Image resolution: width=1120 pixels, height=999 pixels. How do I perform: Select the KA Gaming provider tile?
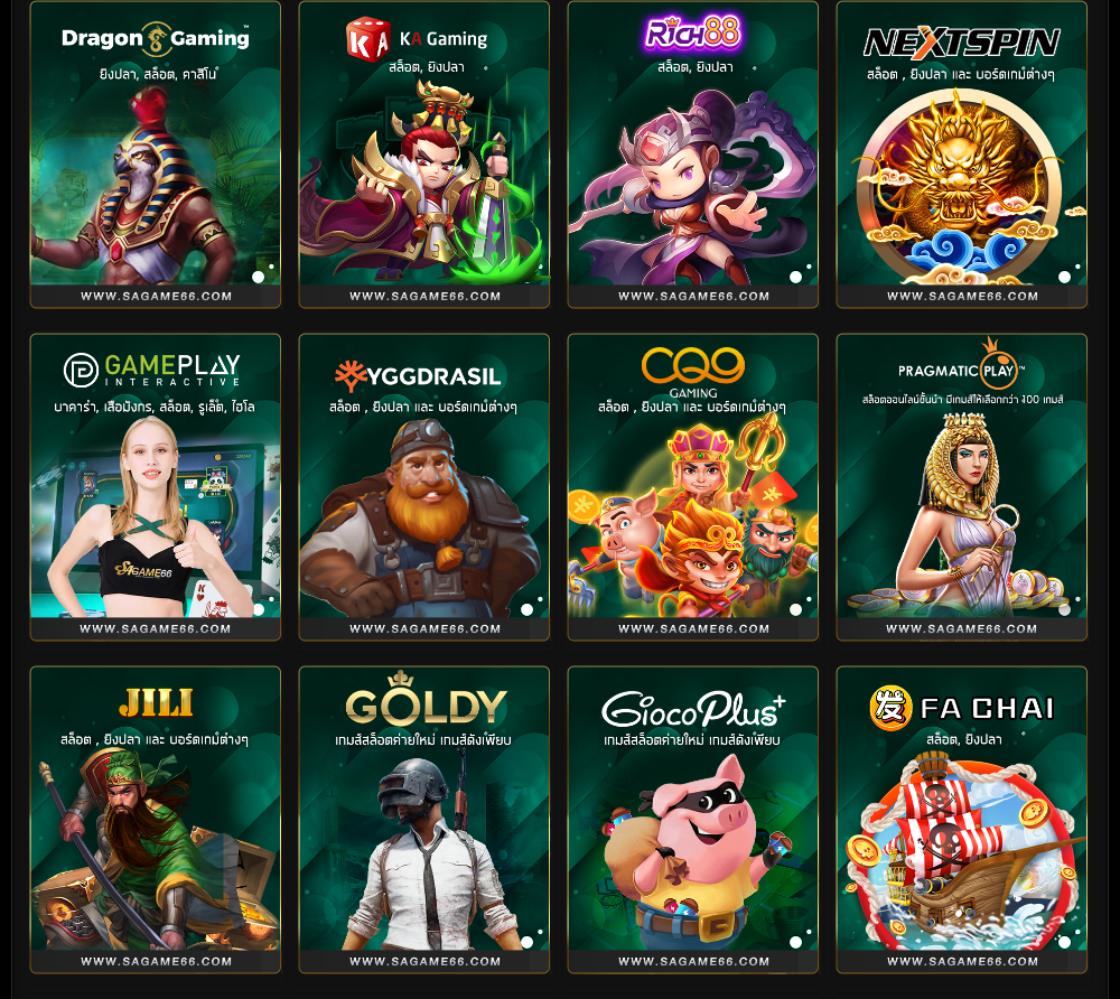424,155
